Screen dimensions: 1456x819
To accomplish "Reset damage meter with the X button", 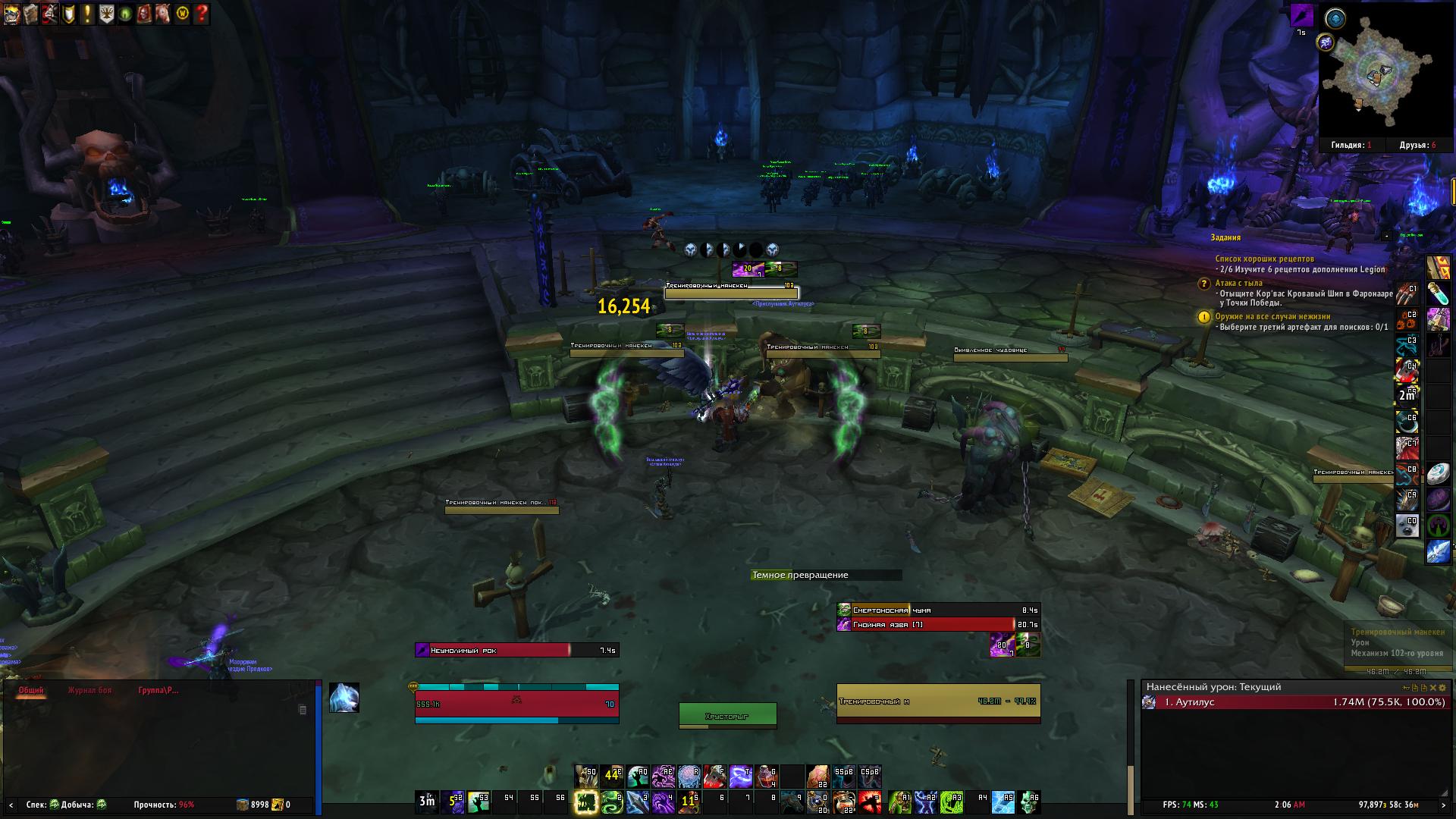I will pyautogui.click(x=1432, y=687).
